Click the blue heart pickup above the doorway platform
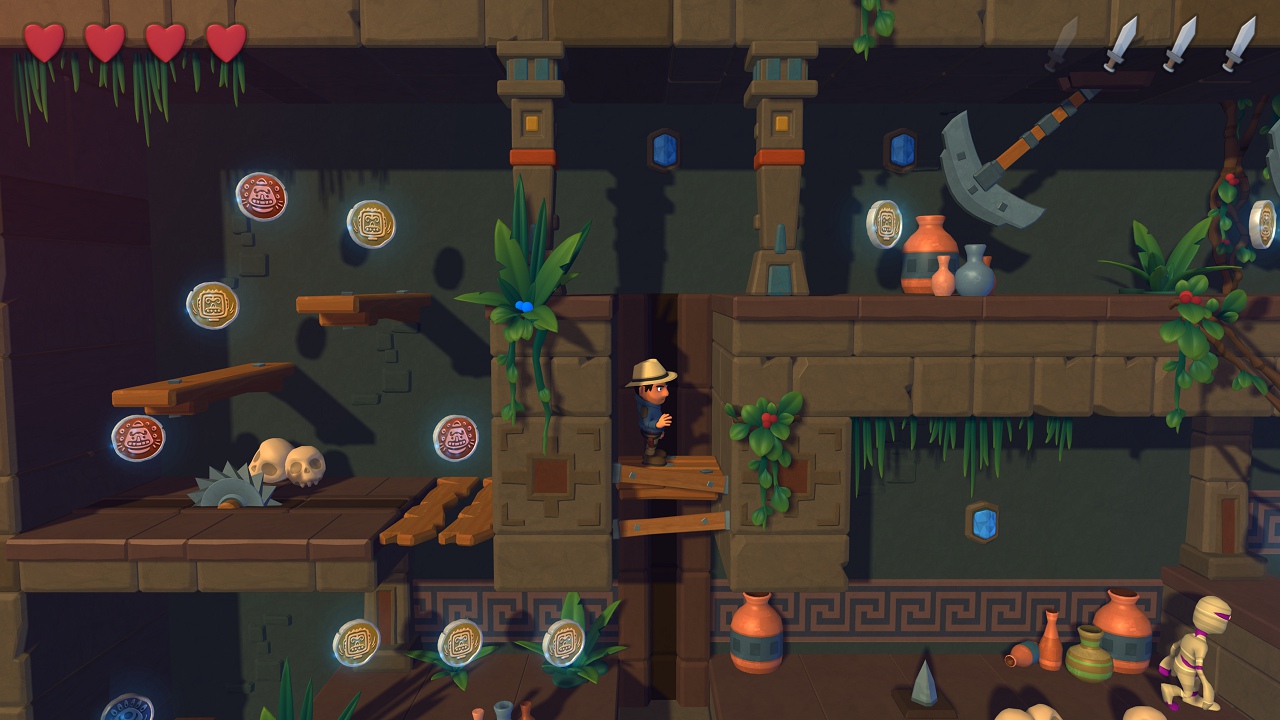 coord(526,305)
